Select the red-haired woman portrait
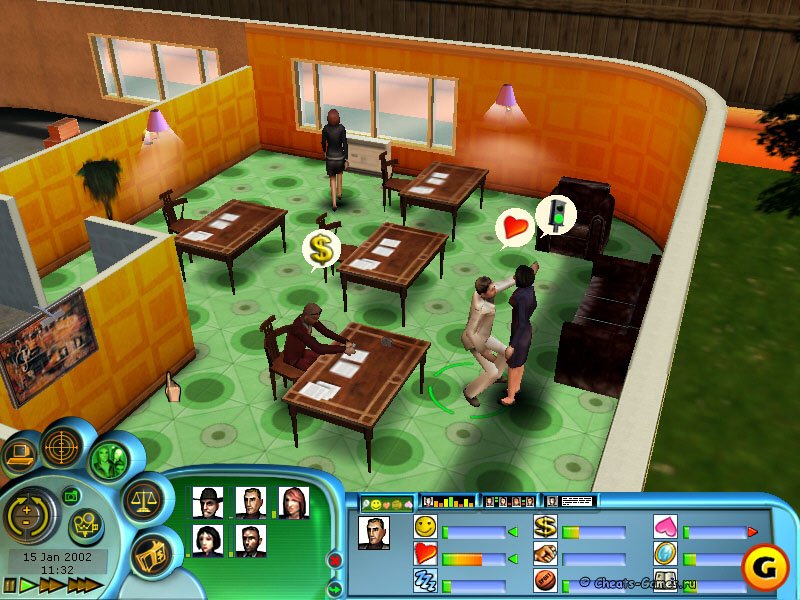 tap(293, 502)
